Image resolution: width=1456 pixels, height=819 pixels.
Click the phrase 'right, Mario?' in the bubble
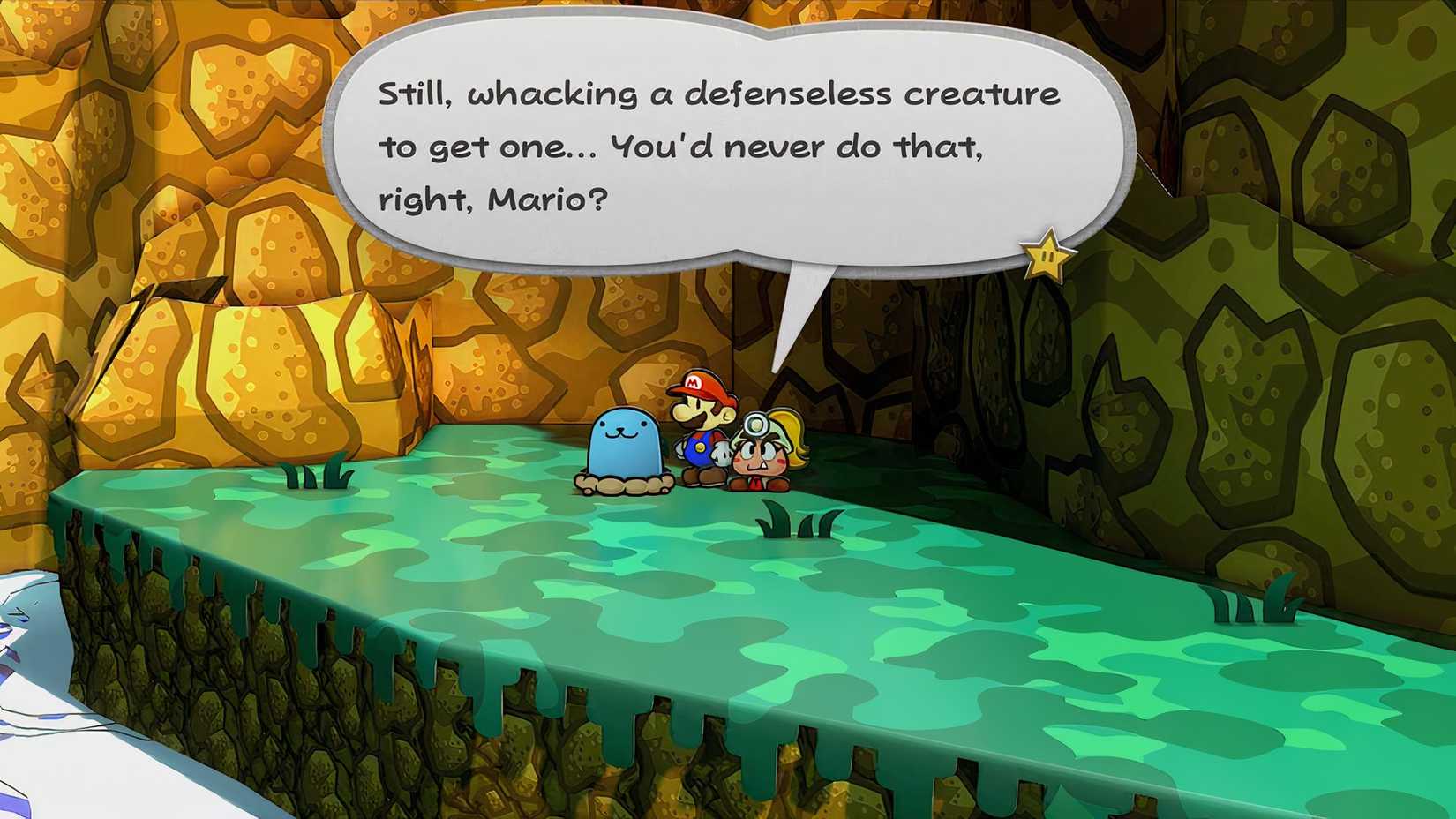tap(494, 199)
